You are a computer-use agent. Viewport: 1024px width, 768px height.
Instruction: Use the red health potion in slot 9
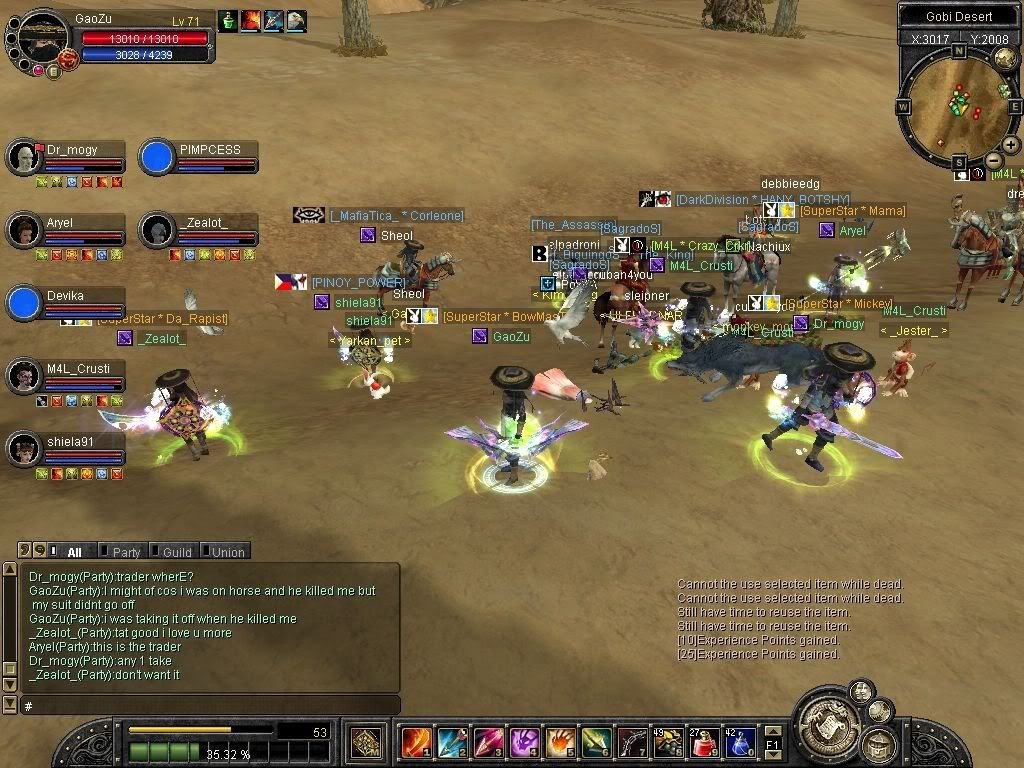704,743
